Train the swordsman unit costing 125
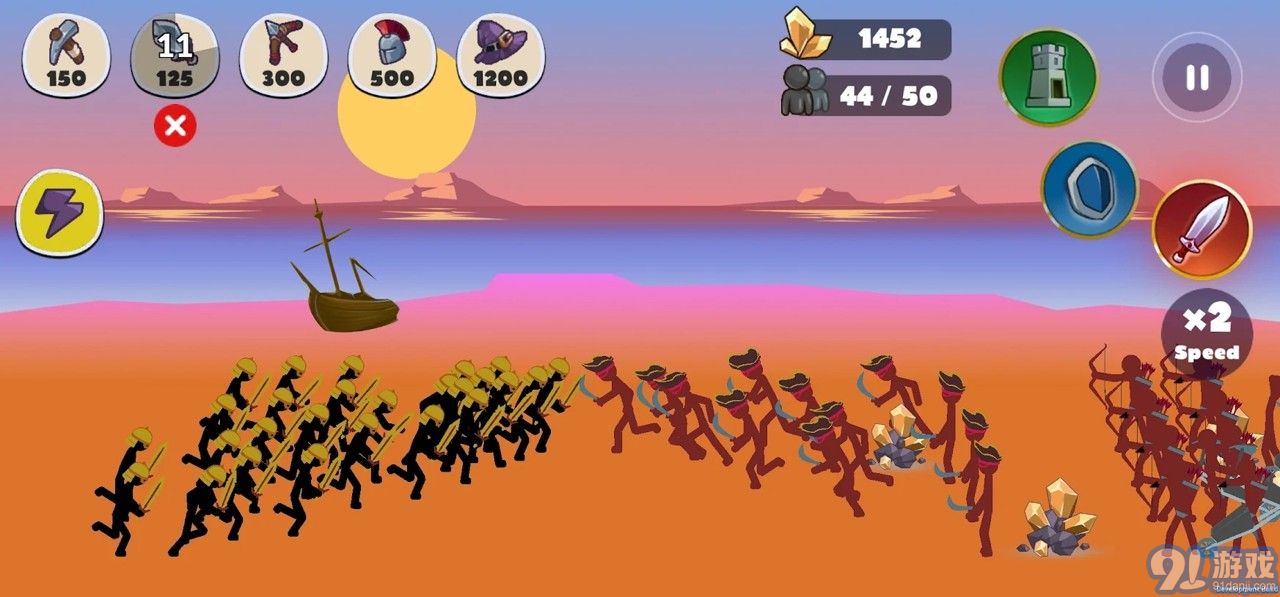This screenshot has width=1280, height=597. tap(175, 55)
